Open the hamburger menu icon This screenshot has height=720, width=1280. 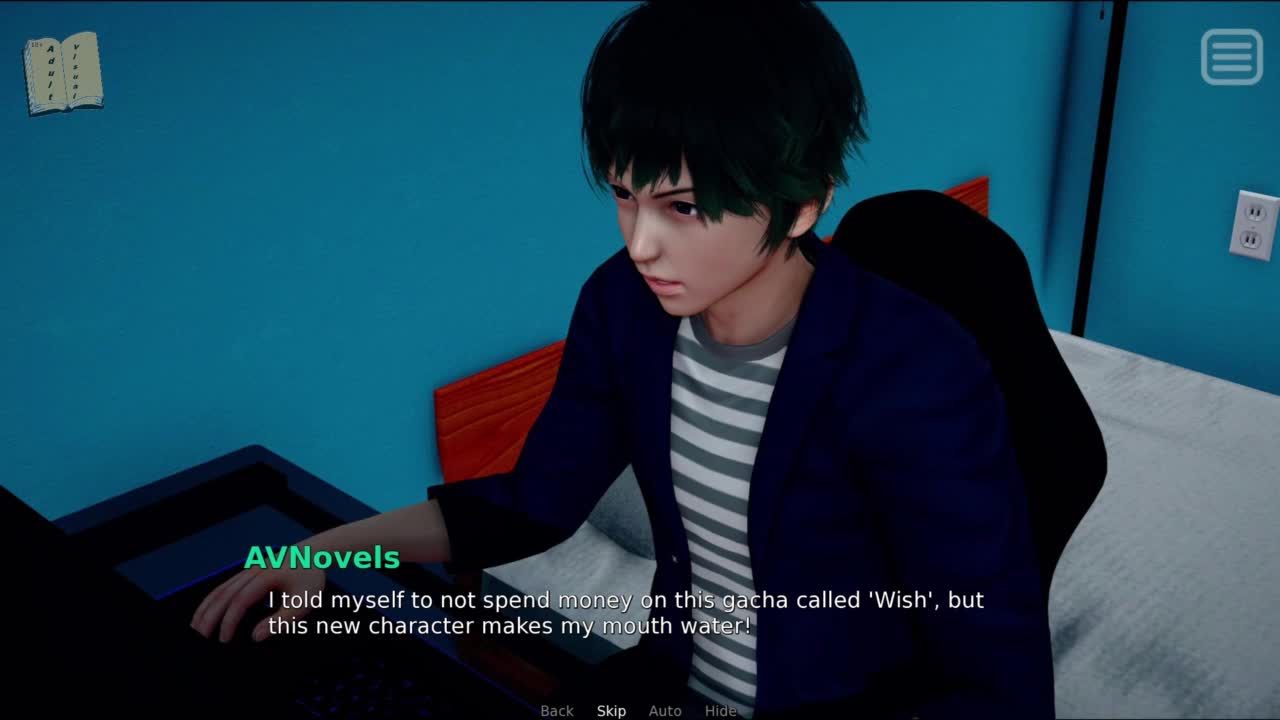[1231, 56]
